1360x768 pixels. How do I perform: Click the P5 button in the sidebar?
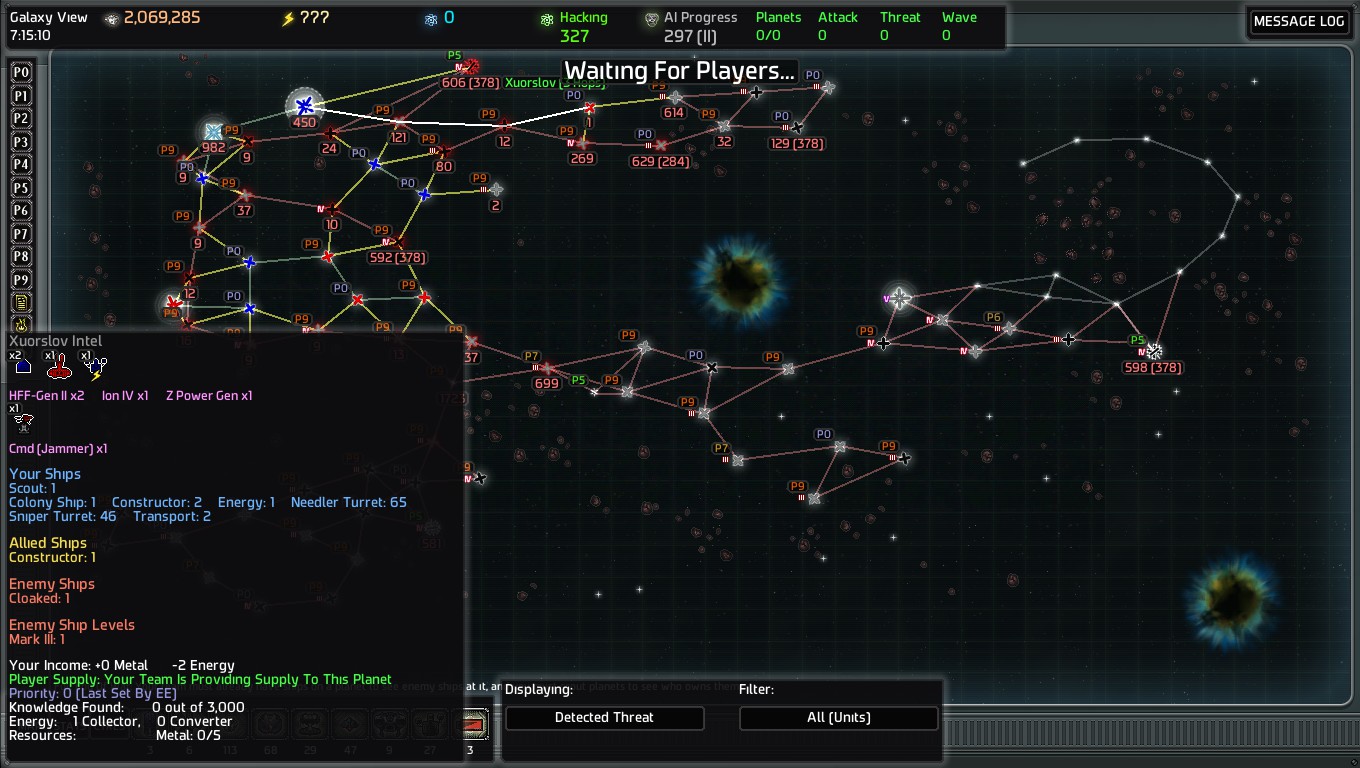click(x=20, y=188)
